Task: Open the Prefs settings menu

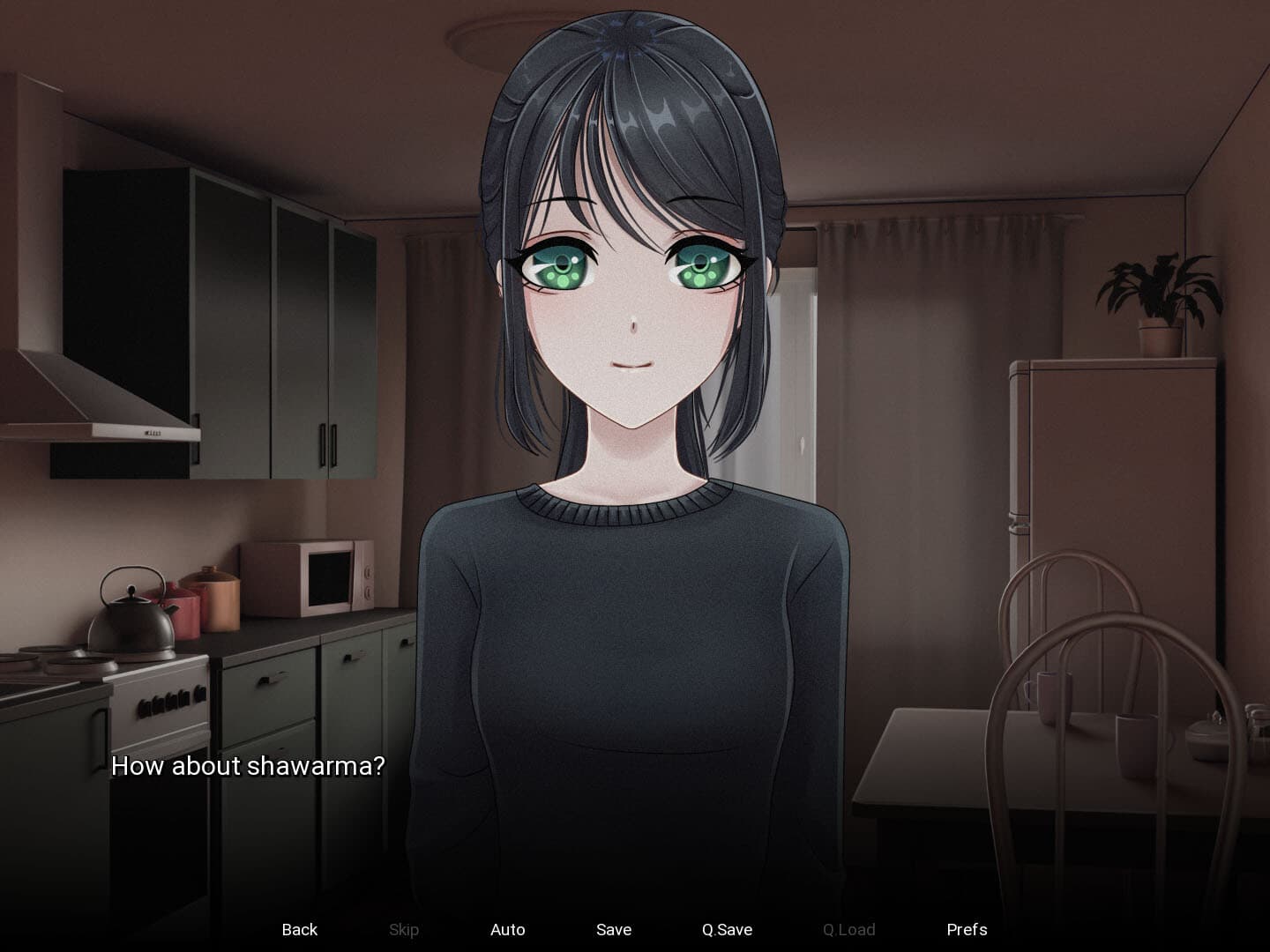Action: [967, 929]
